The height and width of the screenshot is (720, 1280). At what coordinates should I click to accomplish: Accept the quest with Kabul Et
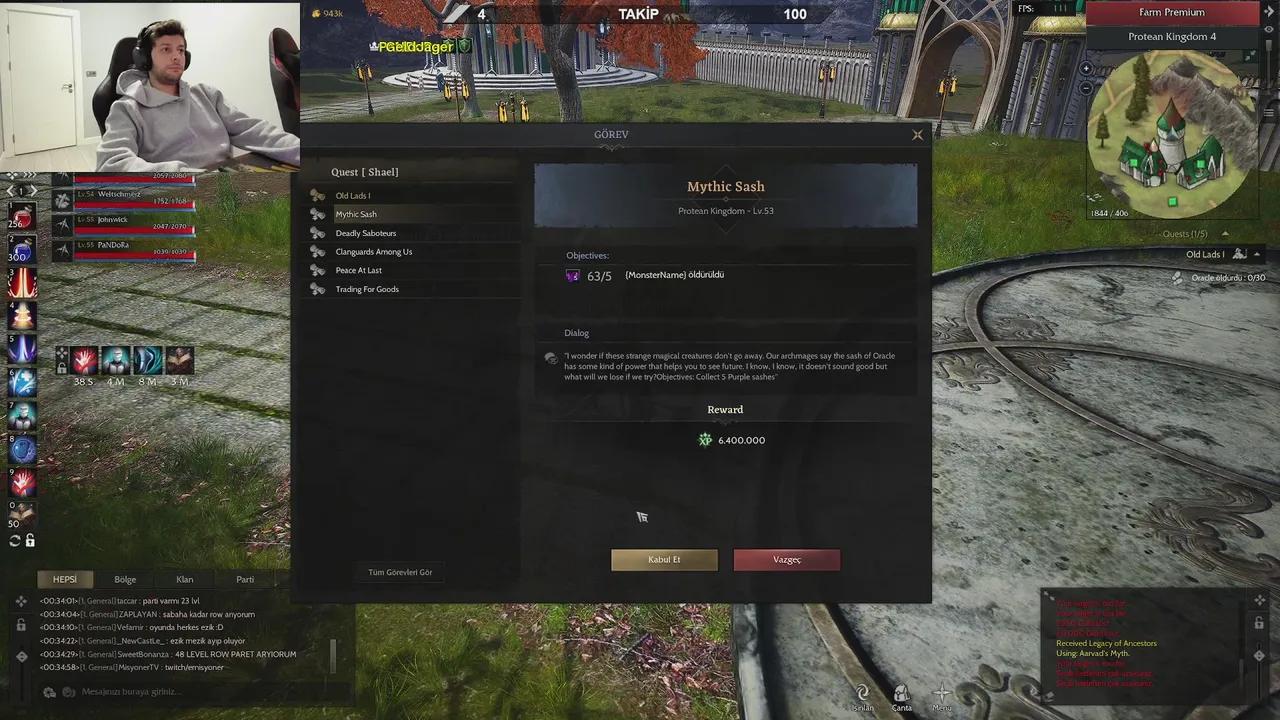click(663, 559)
